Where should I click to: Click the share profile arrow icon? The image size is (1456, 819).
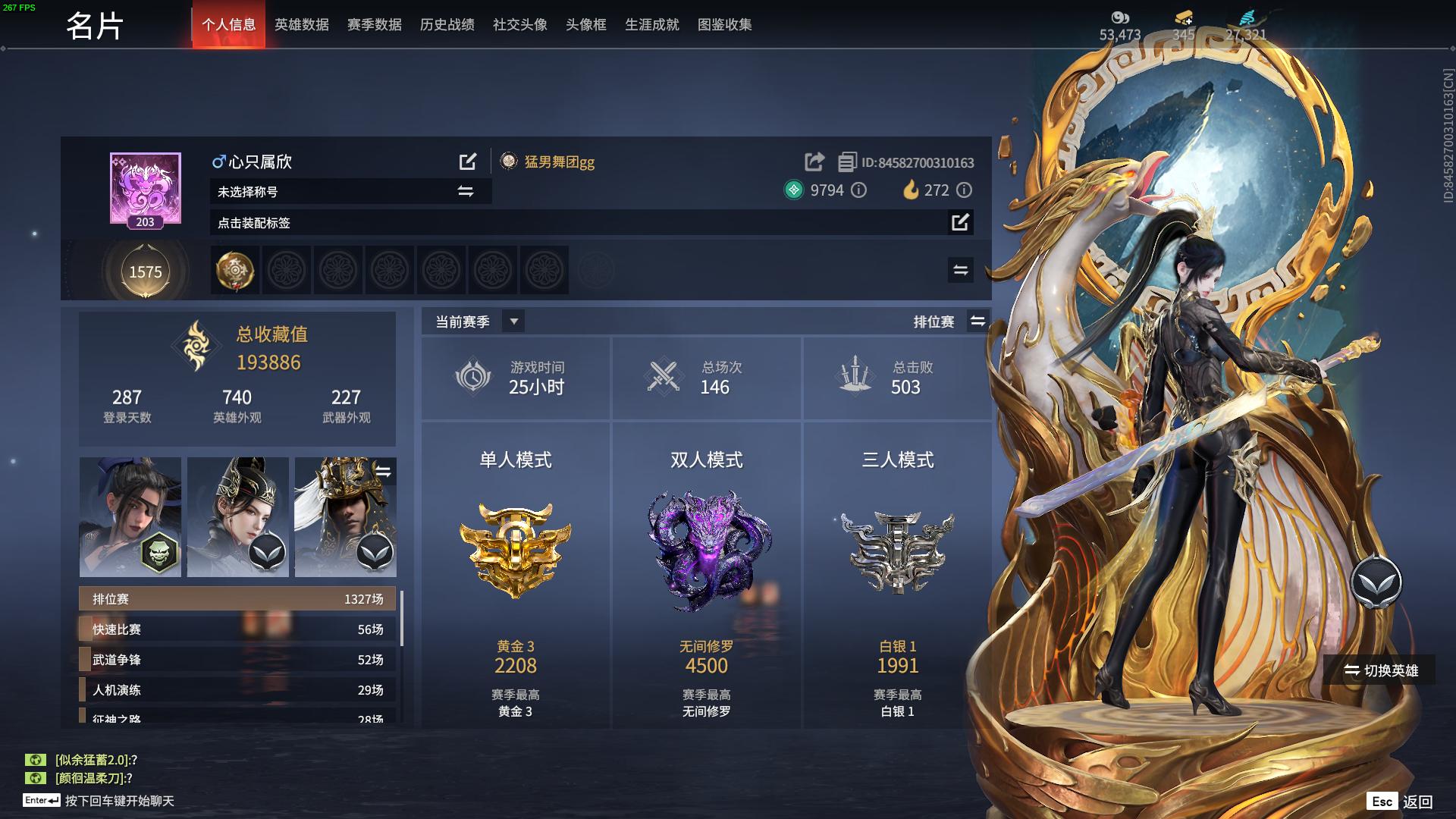click(x=814, y=162)
